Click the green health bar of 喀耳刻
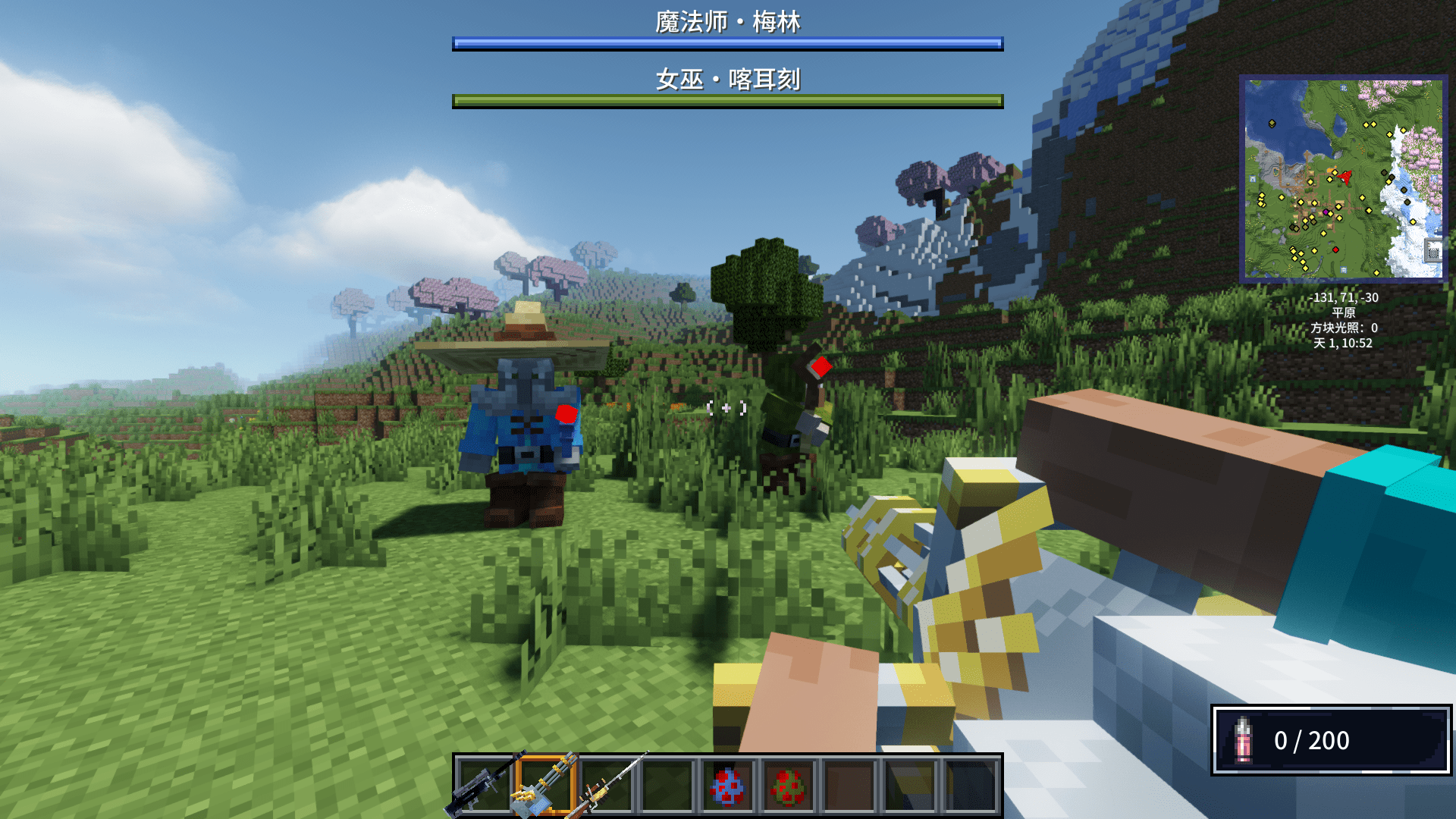1456x819 pixels. click(x=727, y=99)
